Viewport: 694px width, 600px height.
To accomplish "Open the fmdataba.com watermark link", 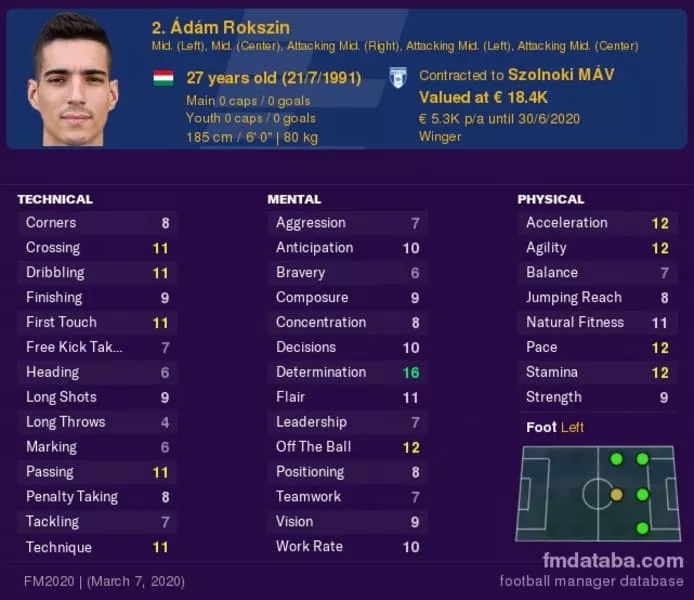I will point(613,560).
